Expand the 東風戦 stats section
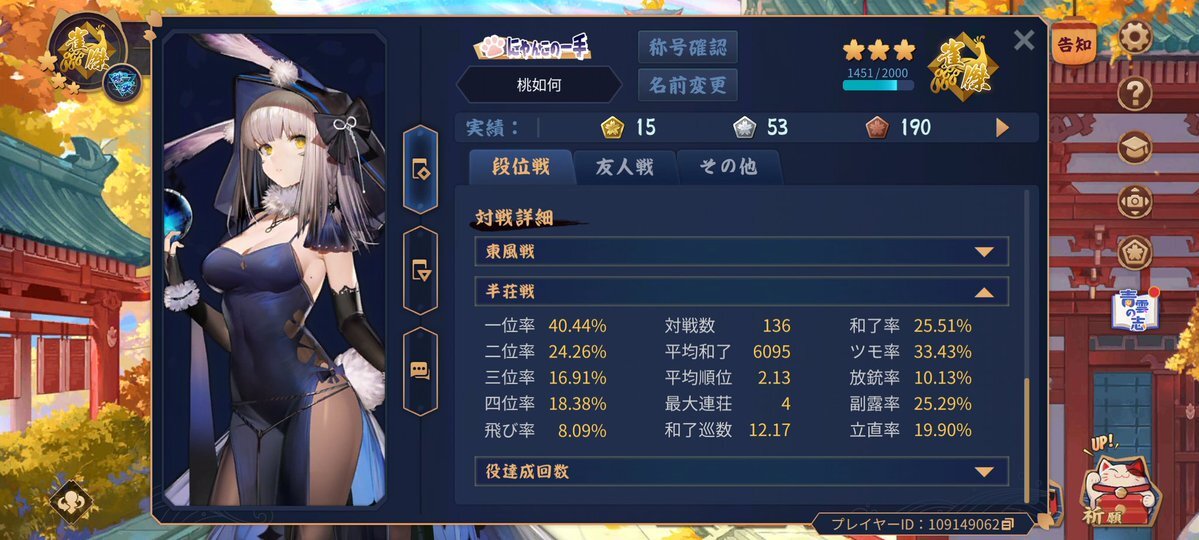Image resolution: width=1199 pixels, height=540 pixels. (741, 252)
